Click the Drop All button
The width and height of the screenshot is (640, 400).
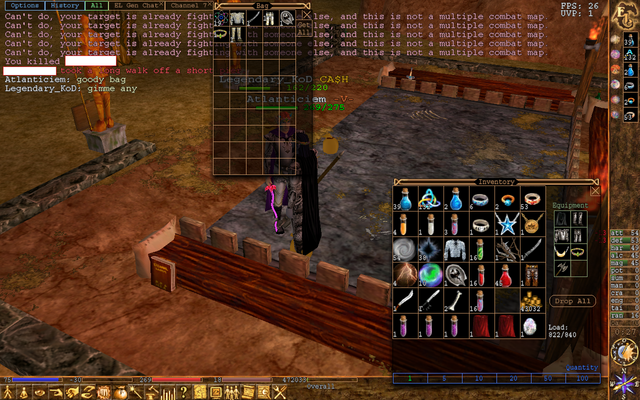[572, 301]
